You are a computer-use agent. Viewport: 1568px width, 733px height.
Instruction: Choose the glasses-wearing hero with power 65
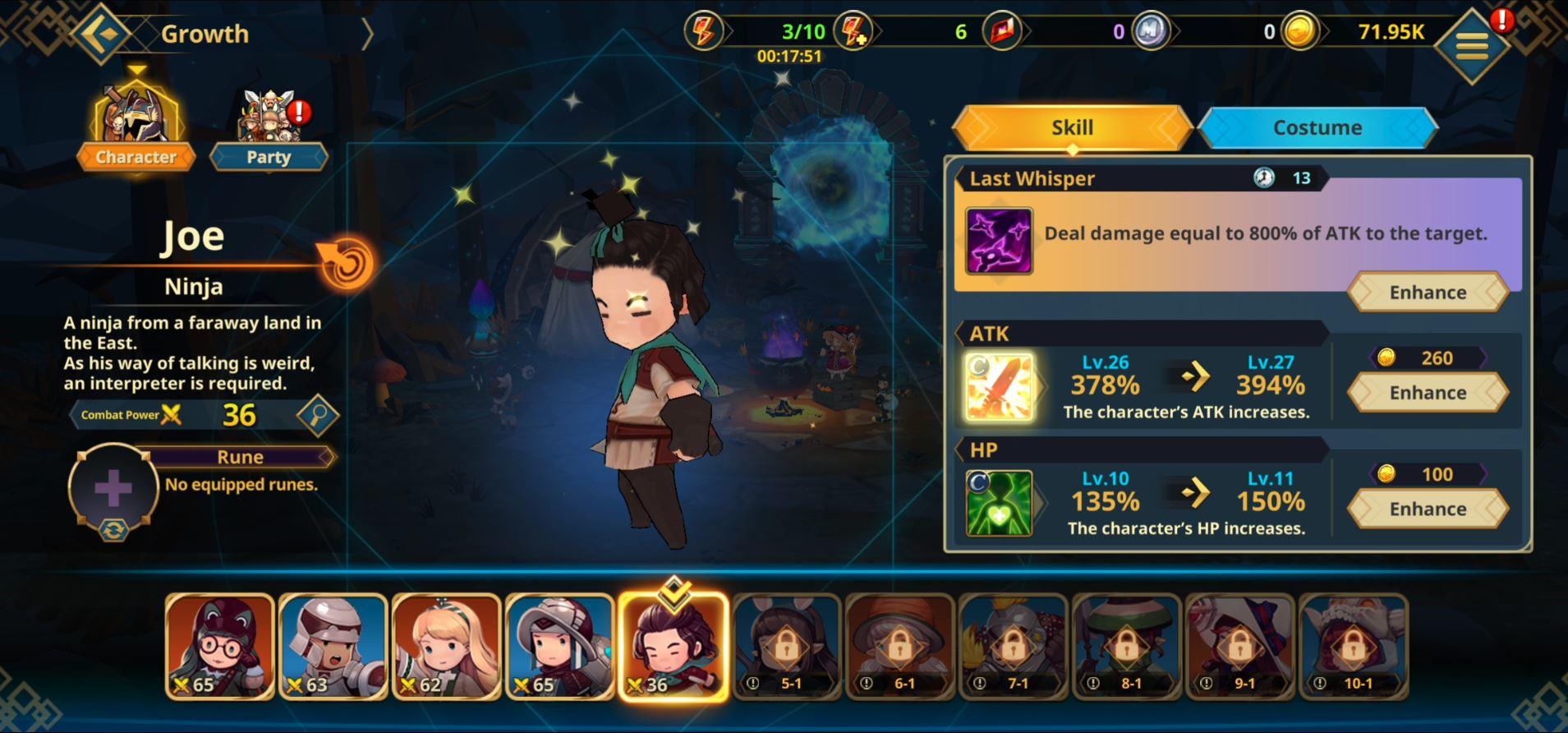219,646
